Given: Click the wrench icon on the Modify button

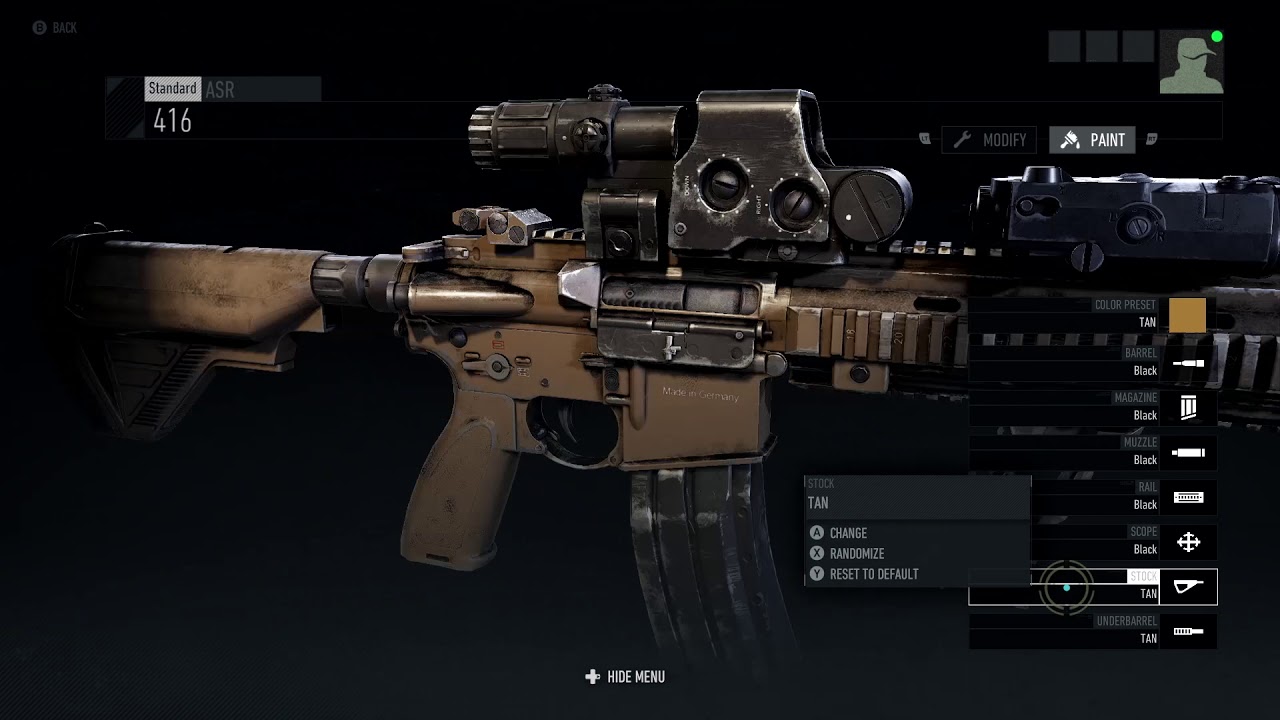Looking at the screenshot, I should (964, 140).
